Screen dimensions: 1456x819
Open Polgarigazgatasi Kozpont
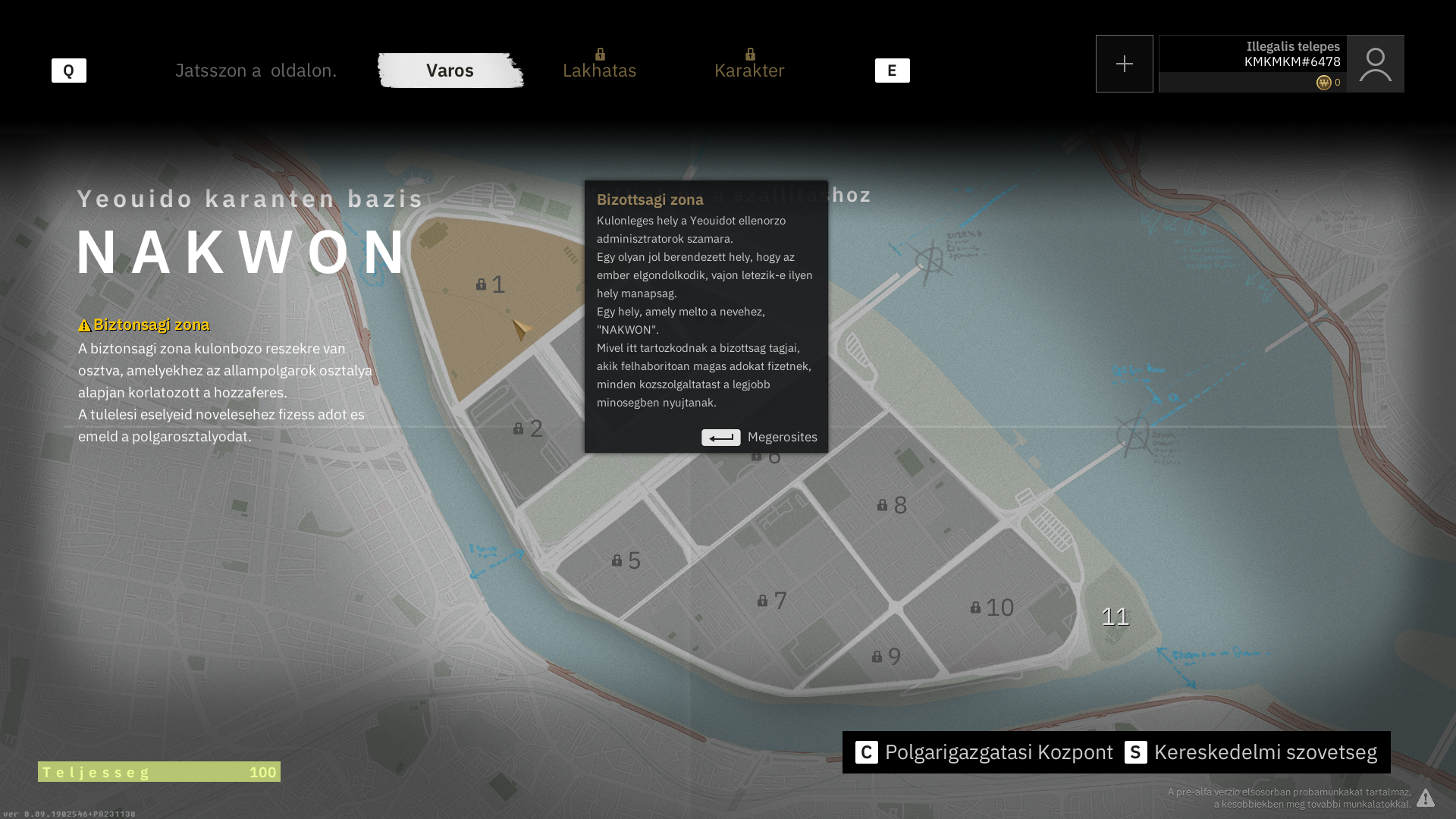point(984,752)
